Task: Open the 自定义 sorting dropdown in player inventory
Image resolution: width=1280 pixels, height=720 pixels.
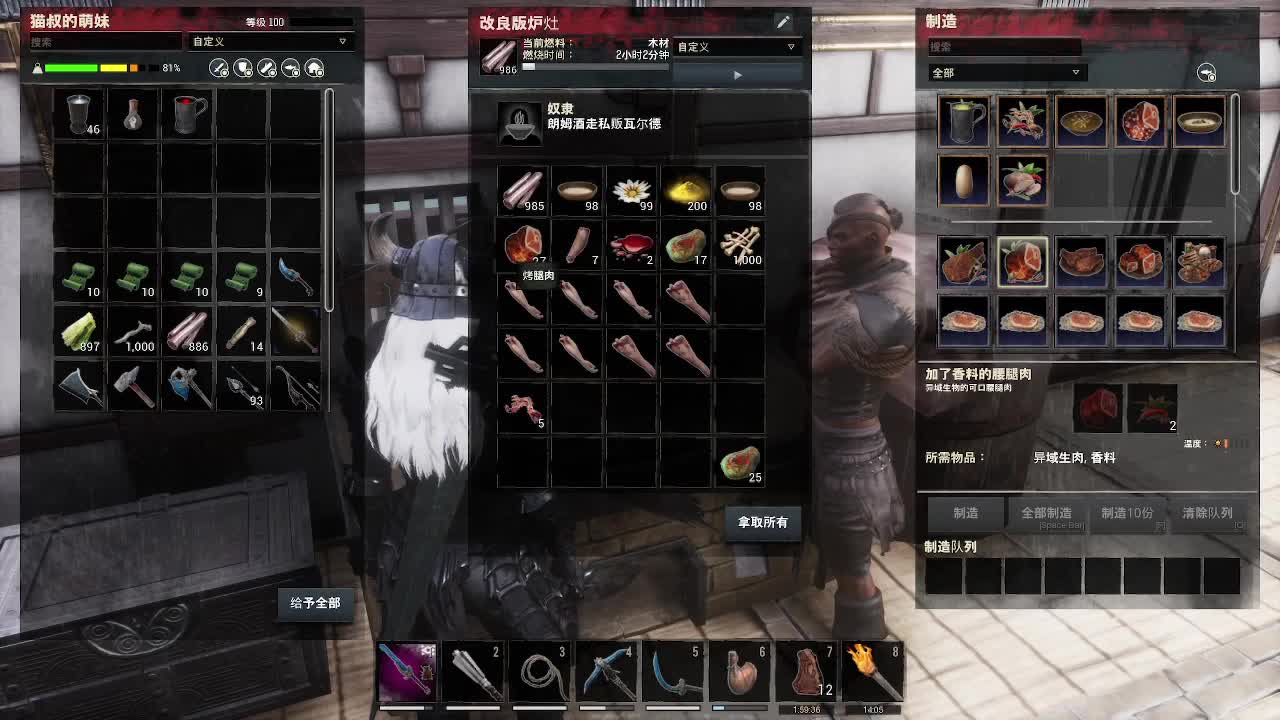Action: coord(268,42)
